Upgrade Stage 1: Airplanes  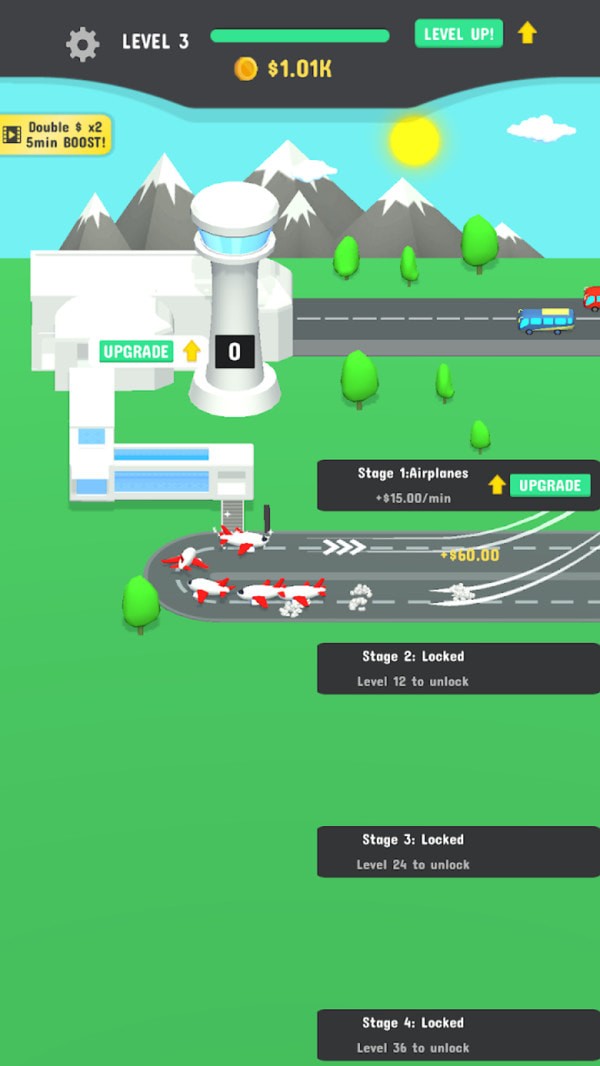pos(549,485)
